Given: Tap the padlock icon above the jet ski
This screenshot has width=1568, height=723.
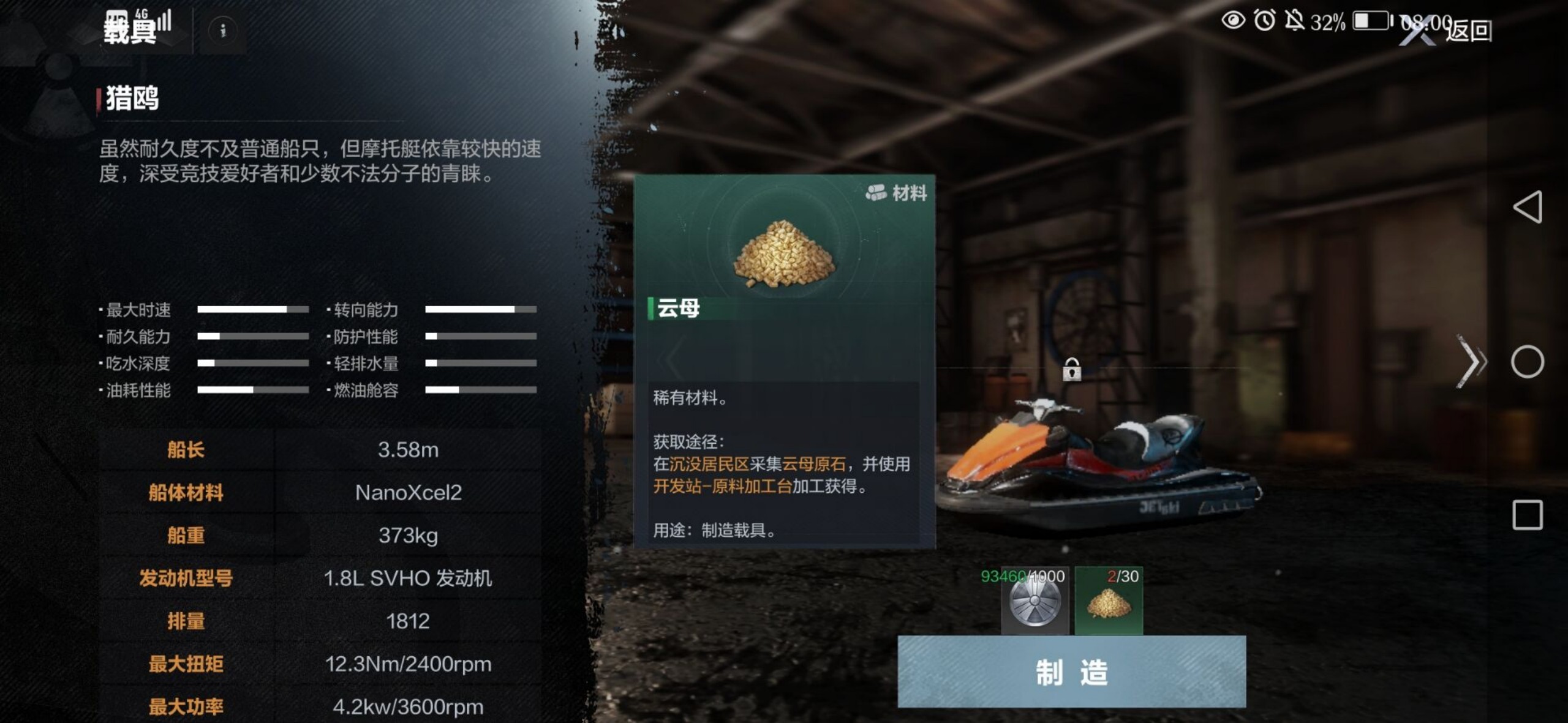Looking at the screenshot, I should pos(1071,369).
